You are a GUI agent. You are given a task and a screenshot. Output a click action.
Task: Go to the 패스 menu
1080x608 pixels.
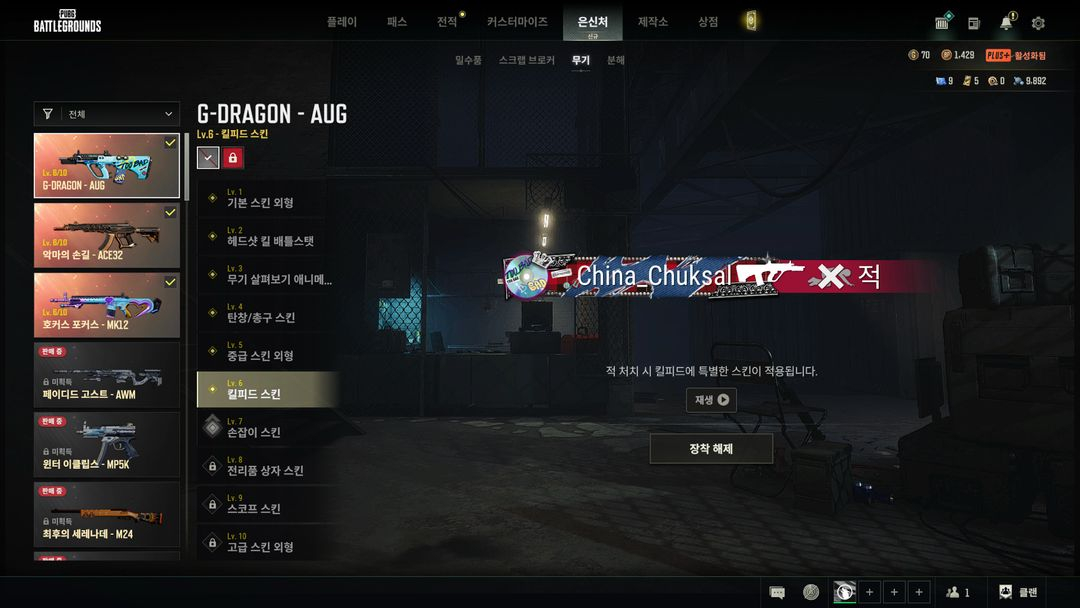coord(397,22)
